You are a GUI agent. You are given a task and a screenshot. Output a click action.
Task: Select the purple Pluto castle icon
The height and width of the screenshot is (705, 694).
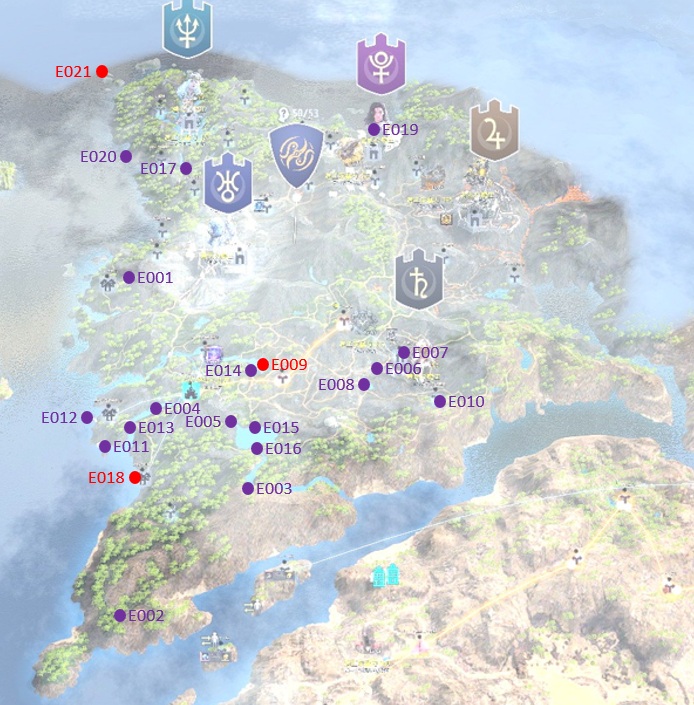381,65
